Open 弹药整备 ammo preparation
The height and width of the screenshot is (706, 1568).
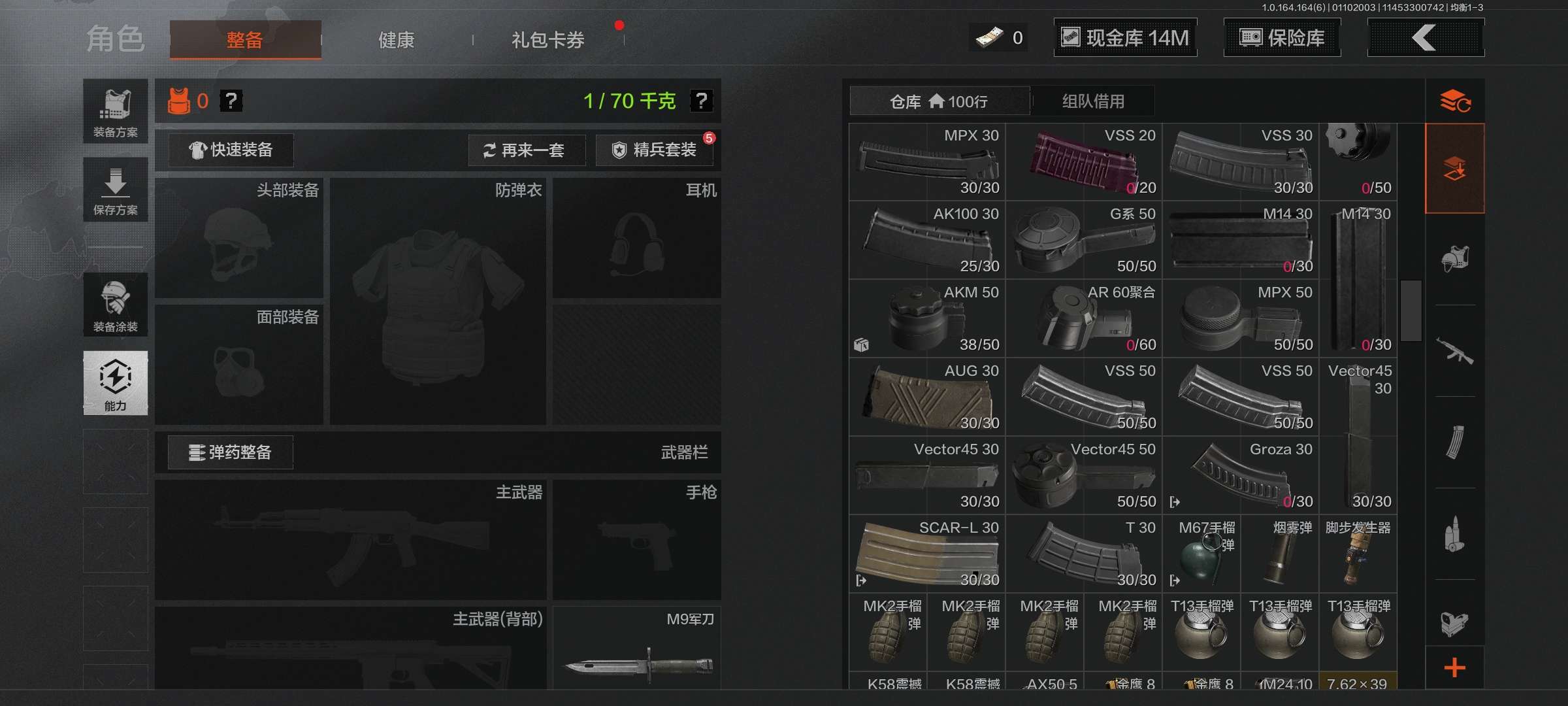click(x=230, y=452)
